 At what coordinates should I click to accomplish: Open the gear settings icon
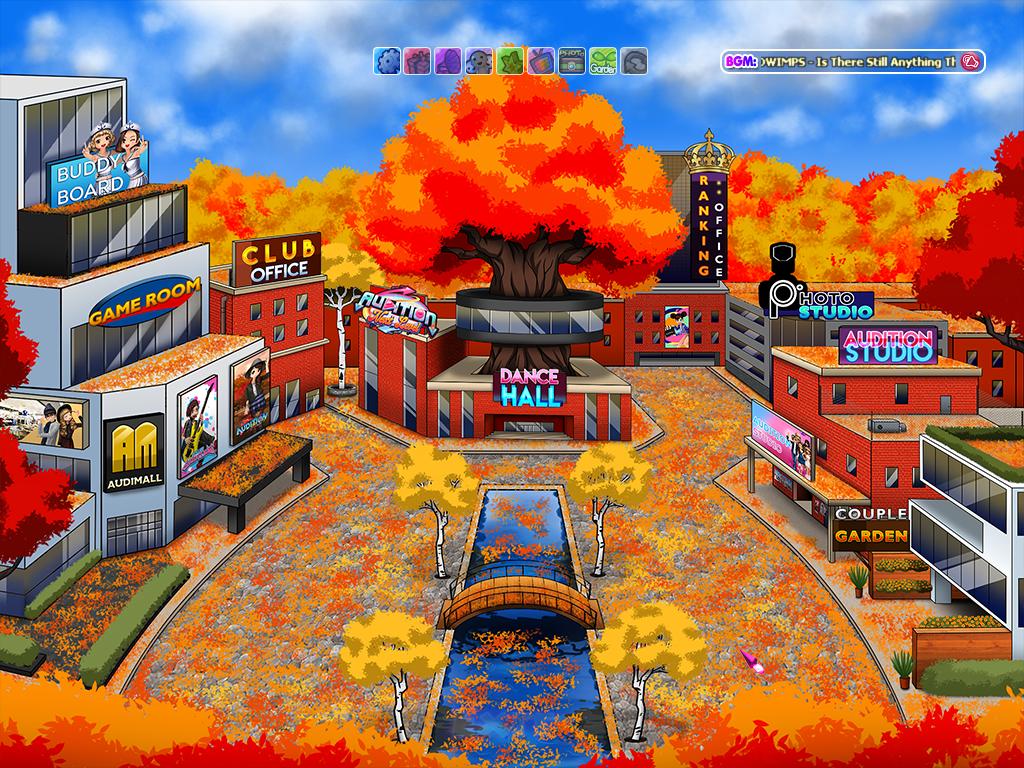pyautogui.click(x=387, y=61)
